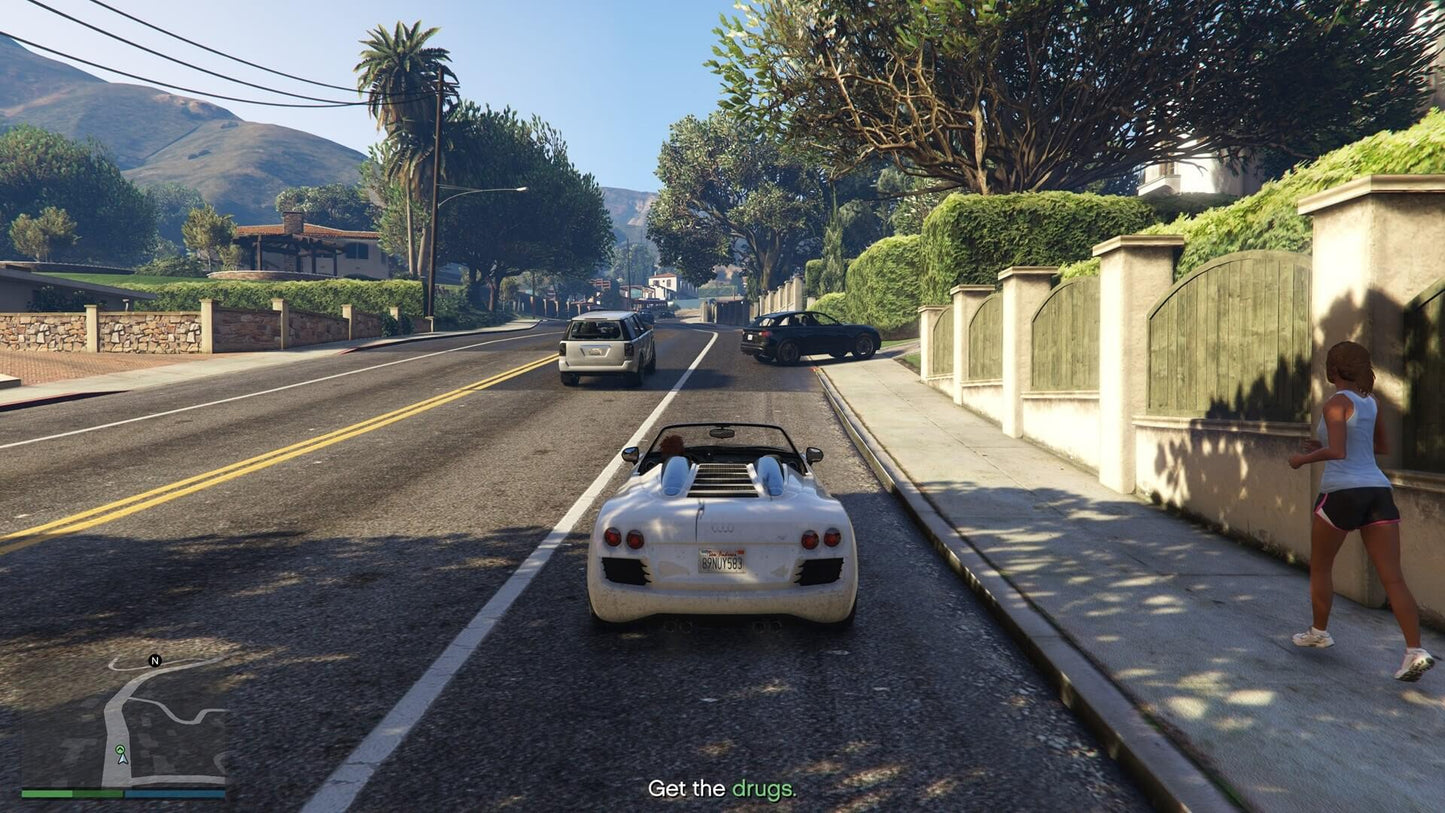Screen dimensions: 1445x813
Task: Select the green objective blip on the minimap
Action: point(120,749)
